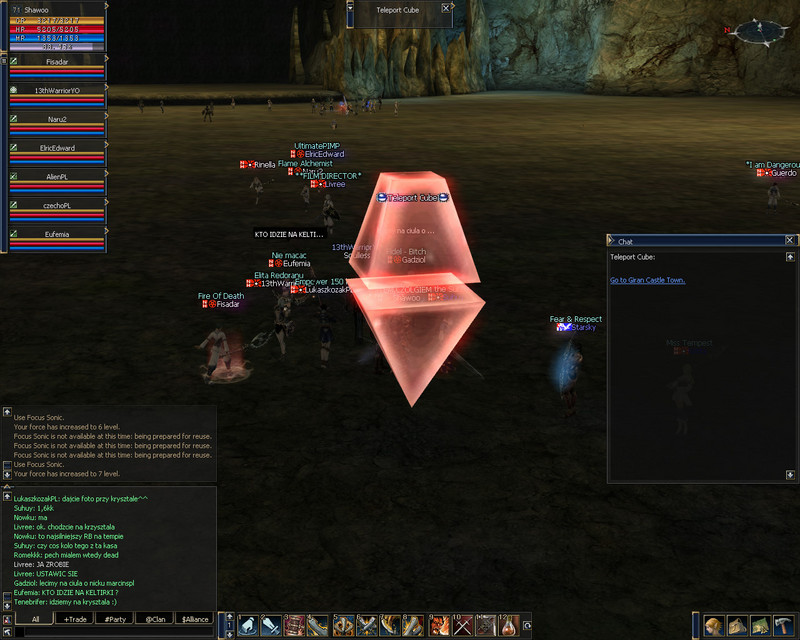Select the $Alliance chat tab

pos(194,619)
